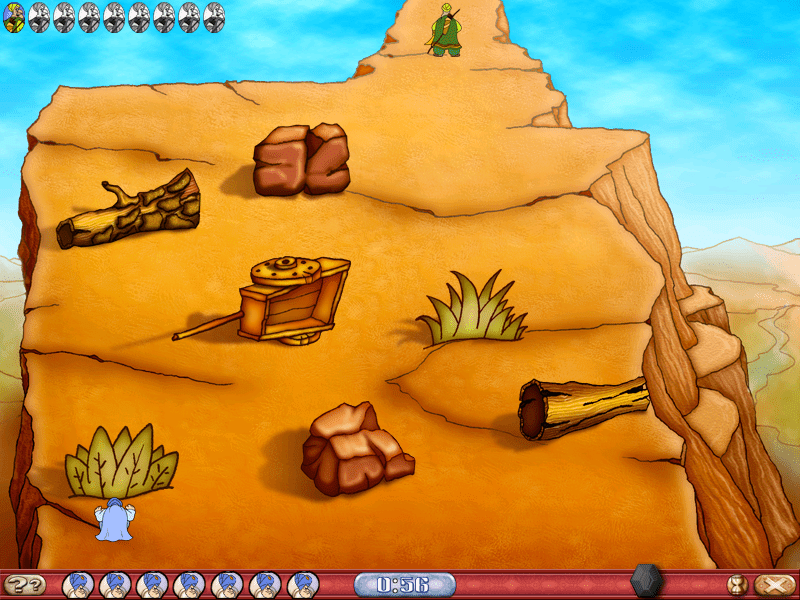Click the colored green character portrait
800x600 pixels.
[14, 17]
